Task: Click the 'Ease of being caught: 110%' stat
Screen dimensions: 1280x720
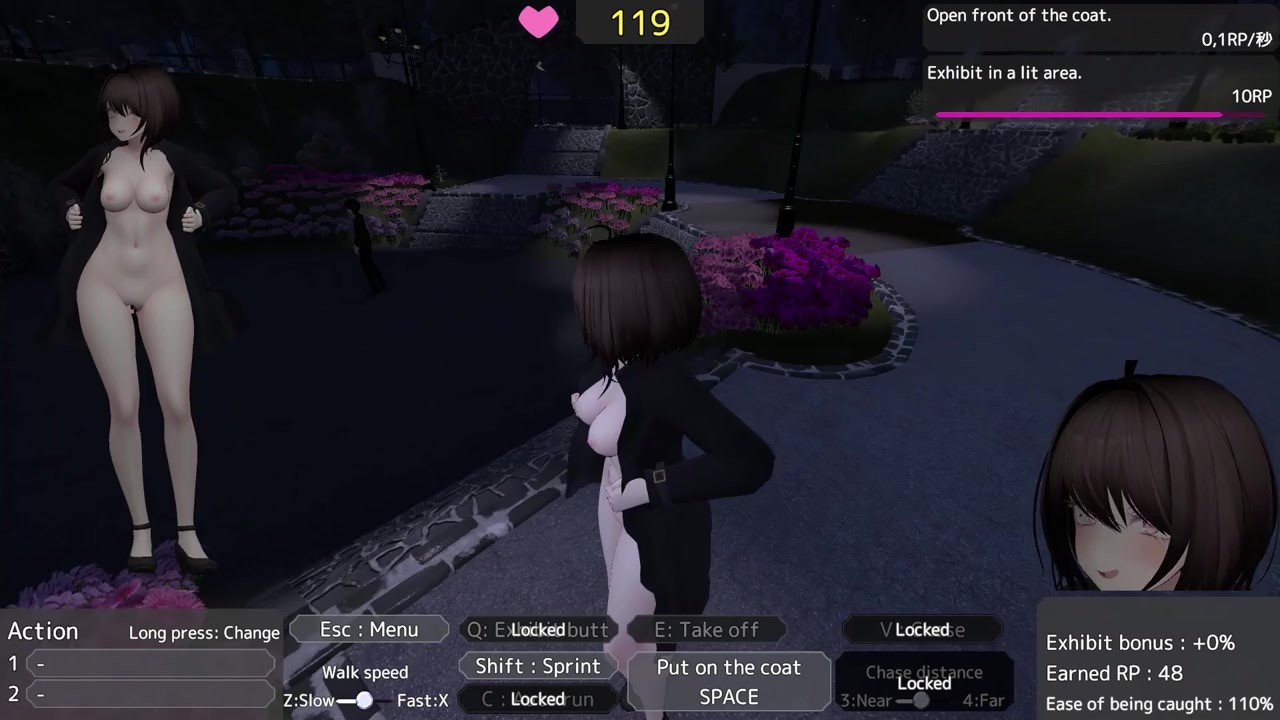Action: (x=1160, y=703)
